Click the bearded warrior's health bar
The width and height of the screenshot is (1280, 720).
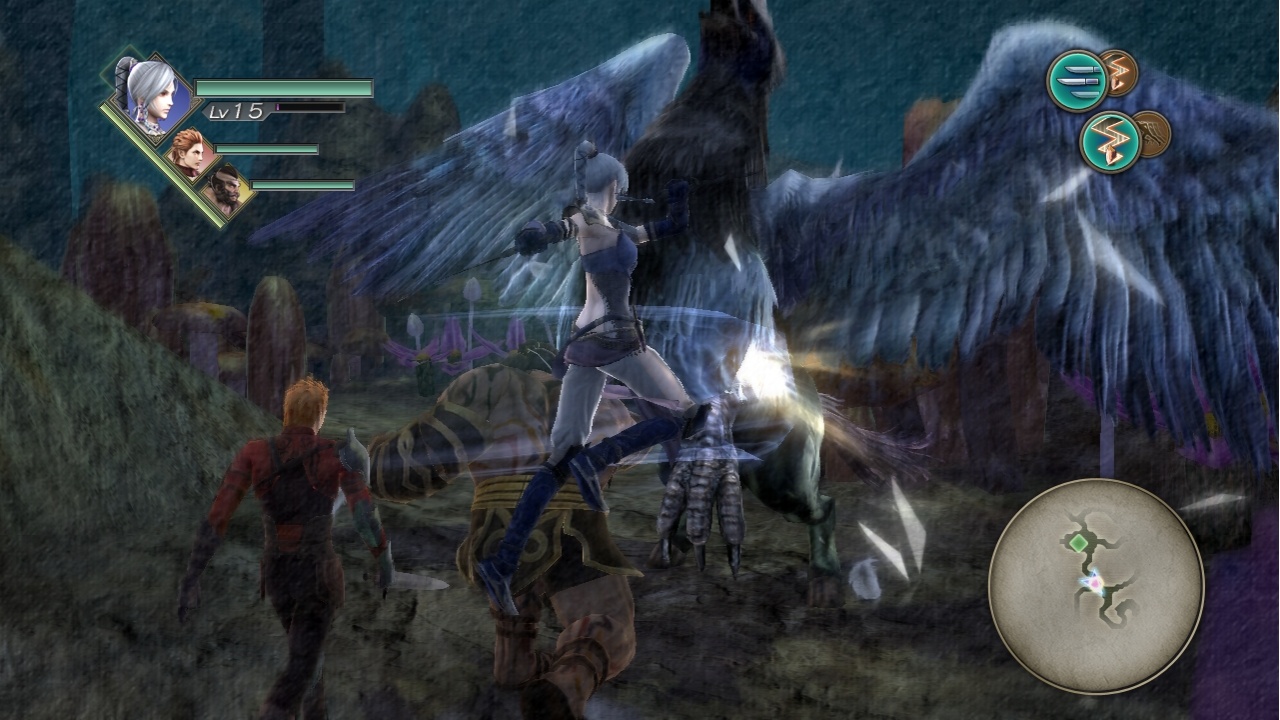(303, 185)
